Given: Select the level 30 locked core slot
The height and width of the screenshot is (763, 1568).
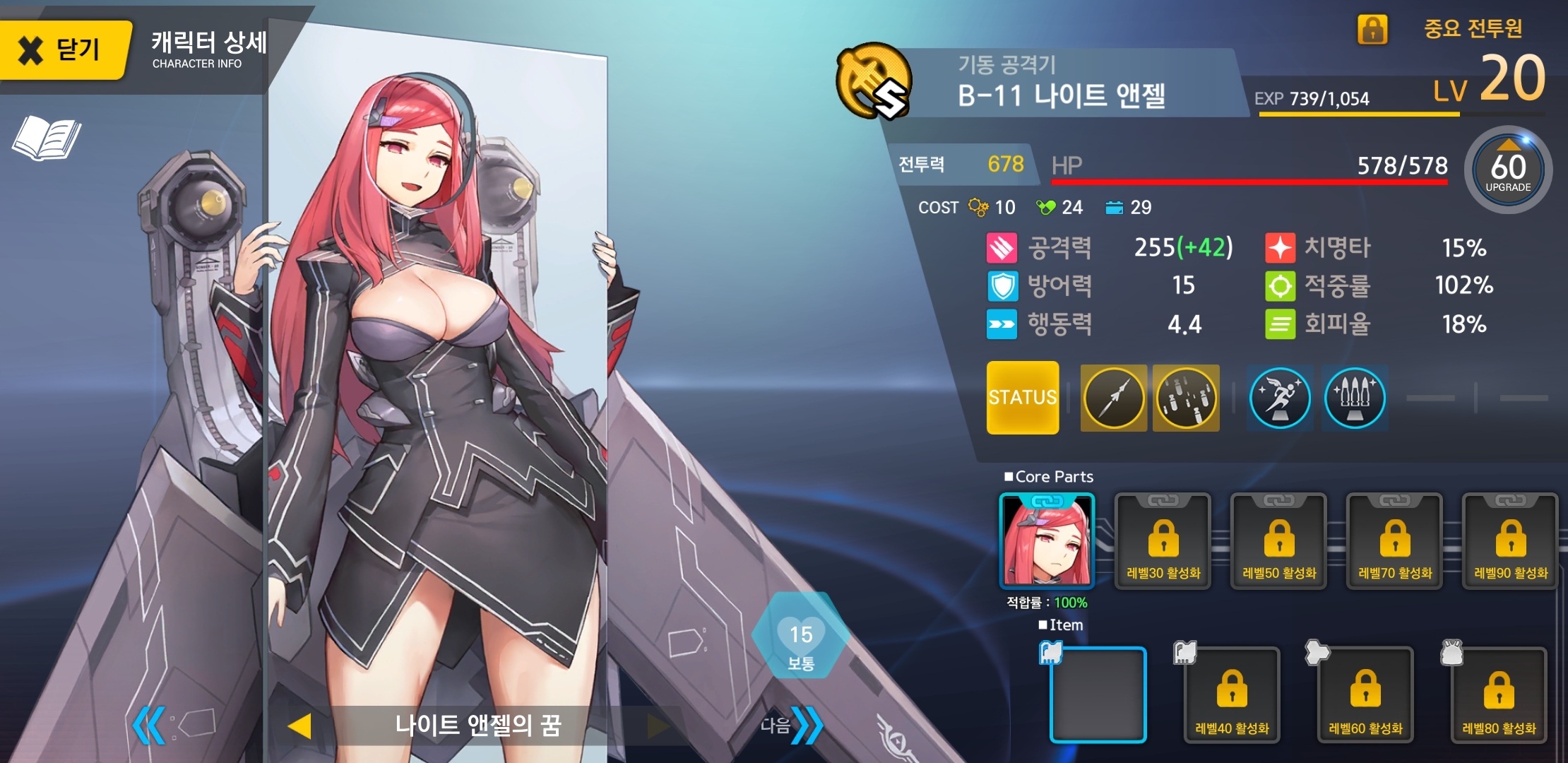Looking at the screenshot, I should [x=1163, y=541].
